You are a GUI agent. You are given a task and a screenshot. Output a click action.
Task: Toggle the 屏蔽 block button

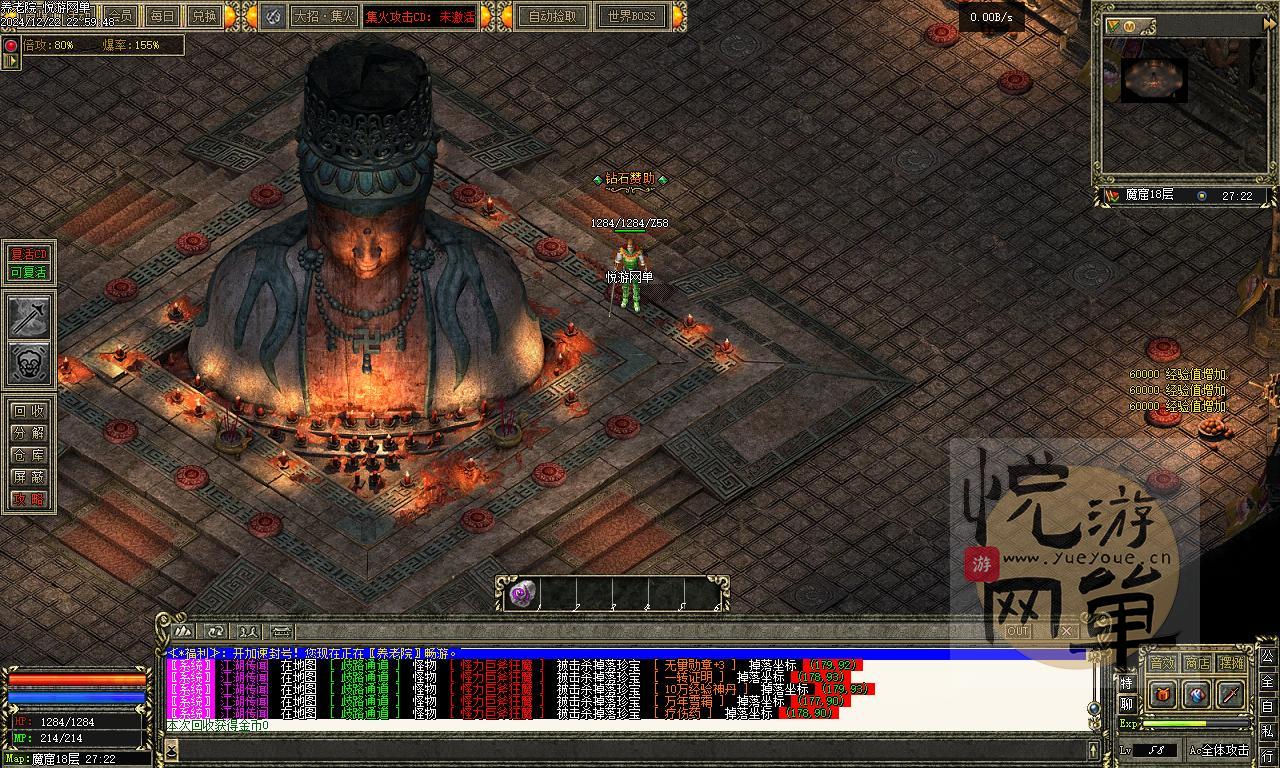(29, 477)
